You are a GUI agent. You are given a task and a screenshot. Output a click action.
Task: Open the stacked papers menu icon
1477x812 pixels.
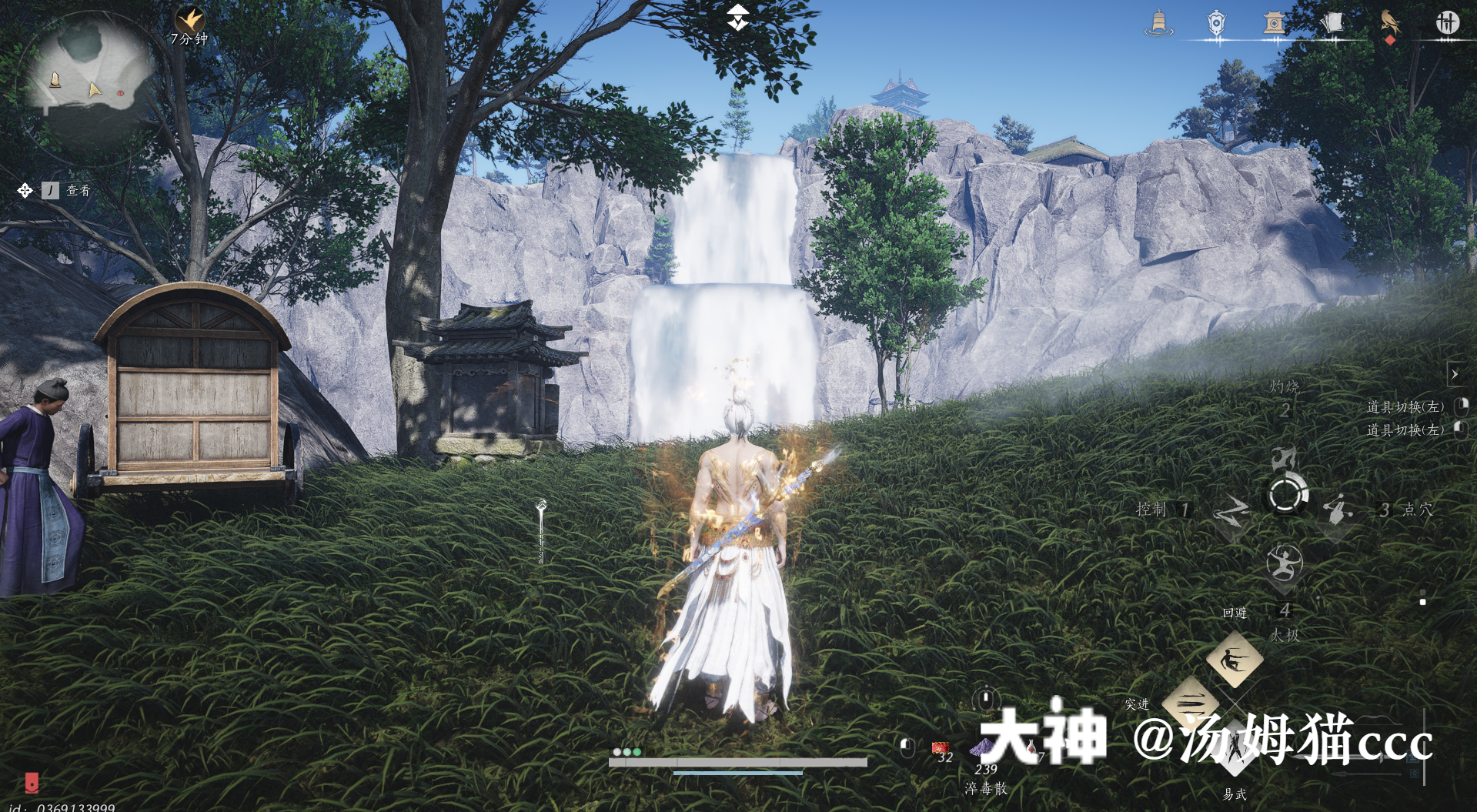(x=1332, y=23)
